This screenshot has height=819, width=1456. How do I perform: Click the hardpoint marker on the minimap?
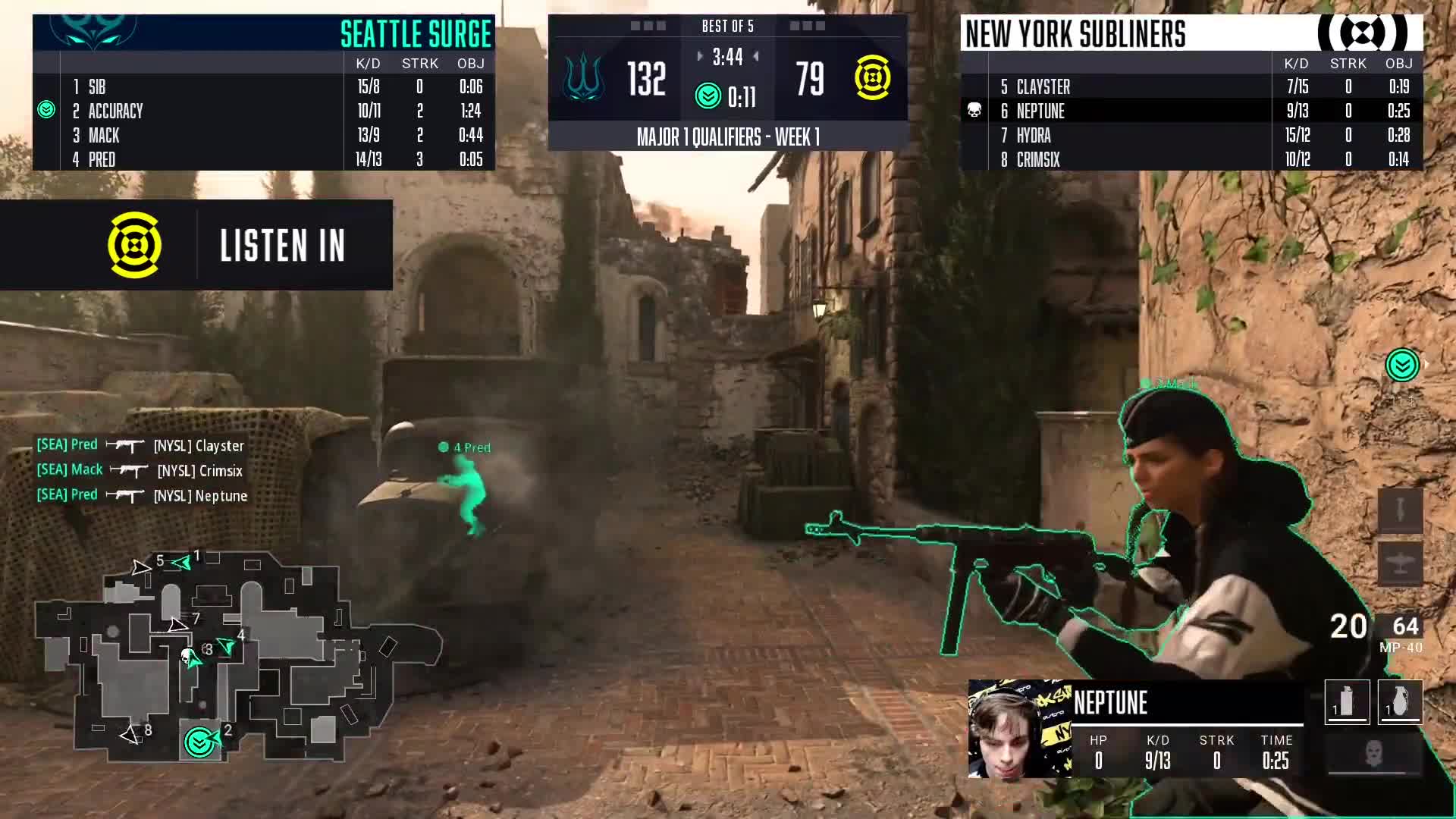199,742
